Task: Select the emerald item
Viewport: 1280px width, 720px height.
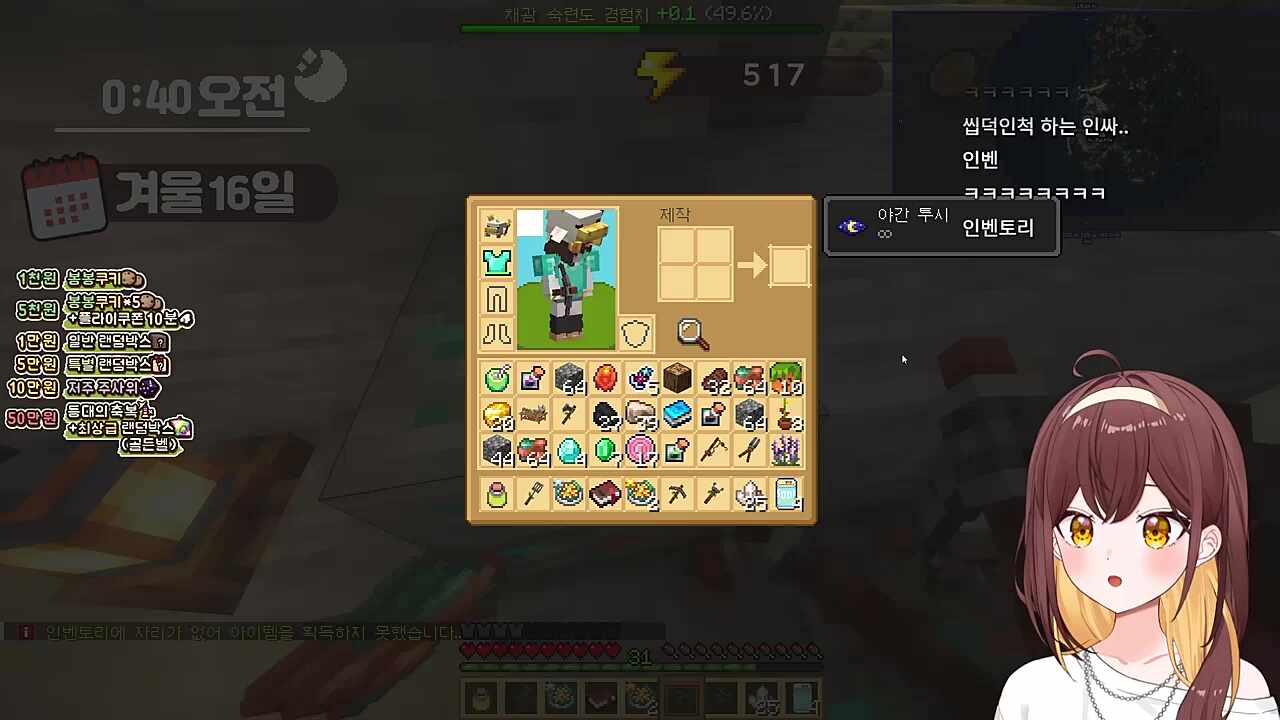Action: tap(605, 452)
